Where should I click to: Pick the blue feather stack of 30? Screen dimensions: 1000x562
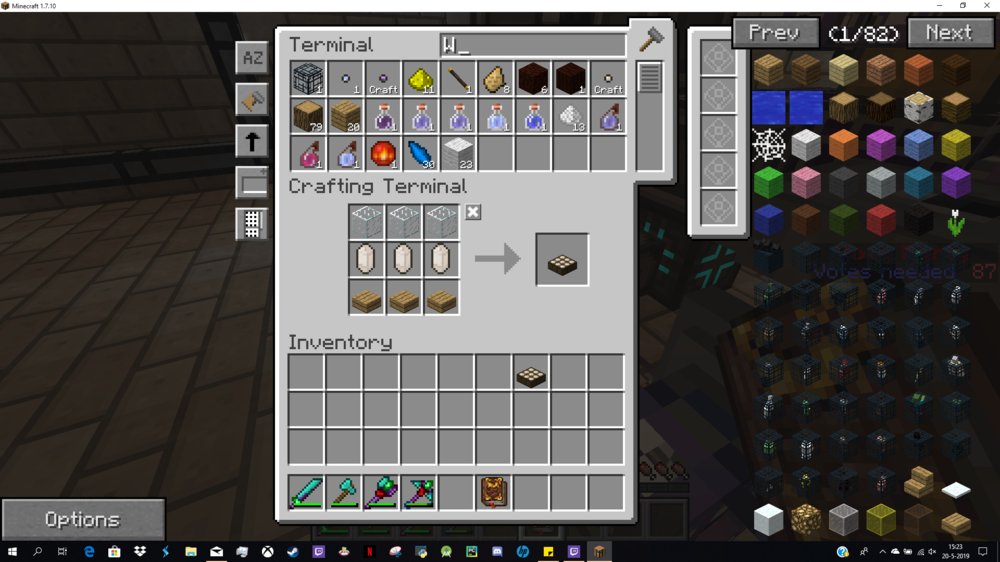420,154
